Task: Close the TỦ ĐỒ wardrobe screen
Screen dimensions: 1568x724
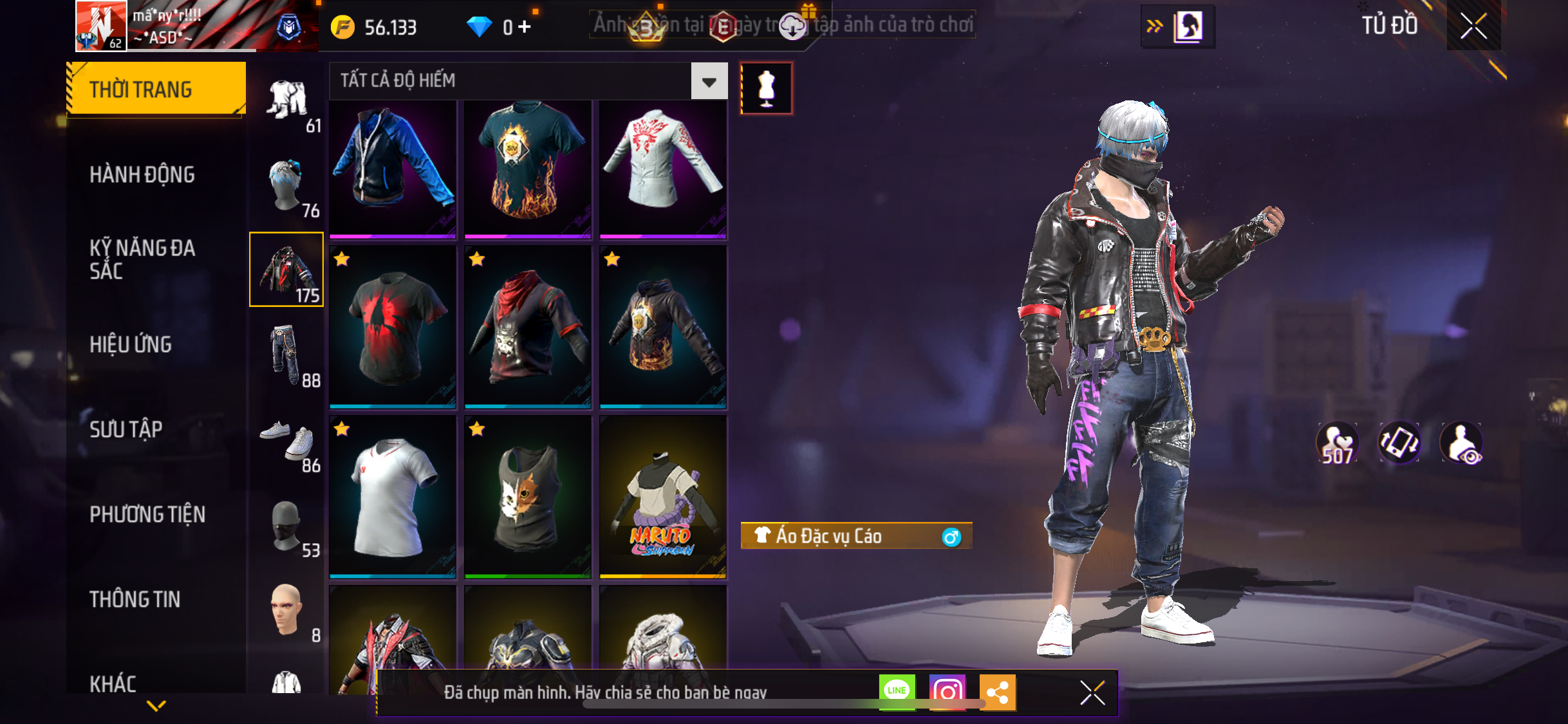Action: (1473, 26)
